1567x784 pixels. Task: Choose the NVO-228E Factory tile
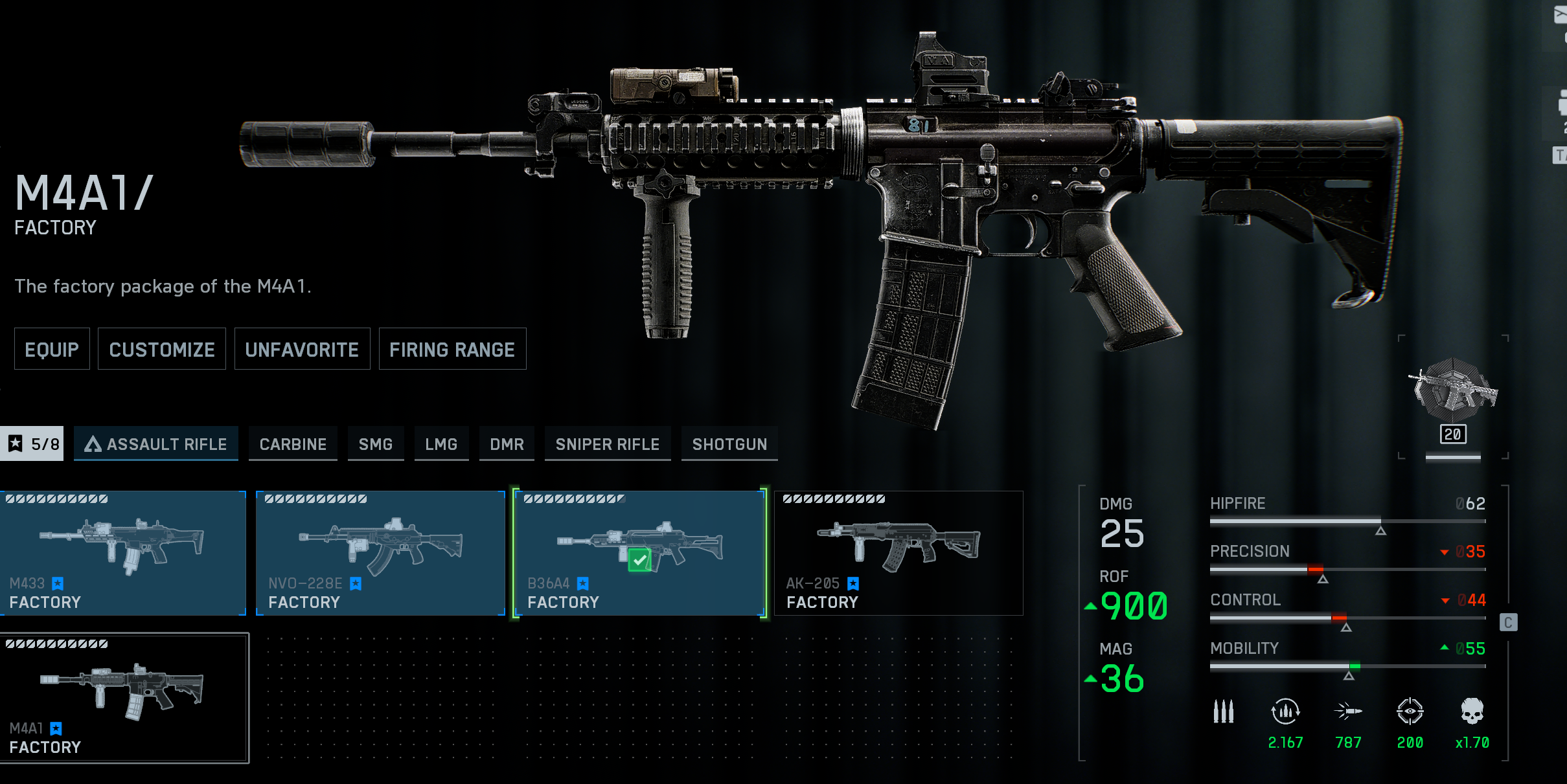point(380,554)
